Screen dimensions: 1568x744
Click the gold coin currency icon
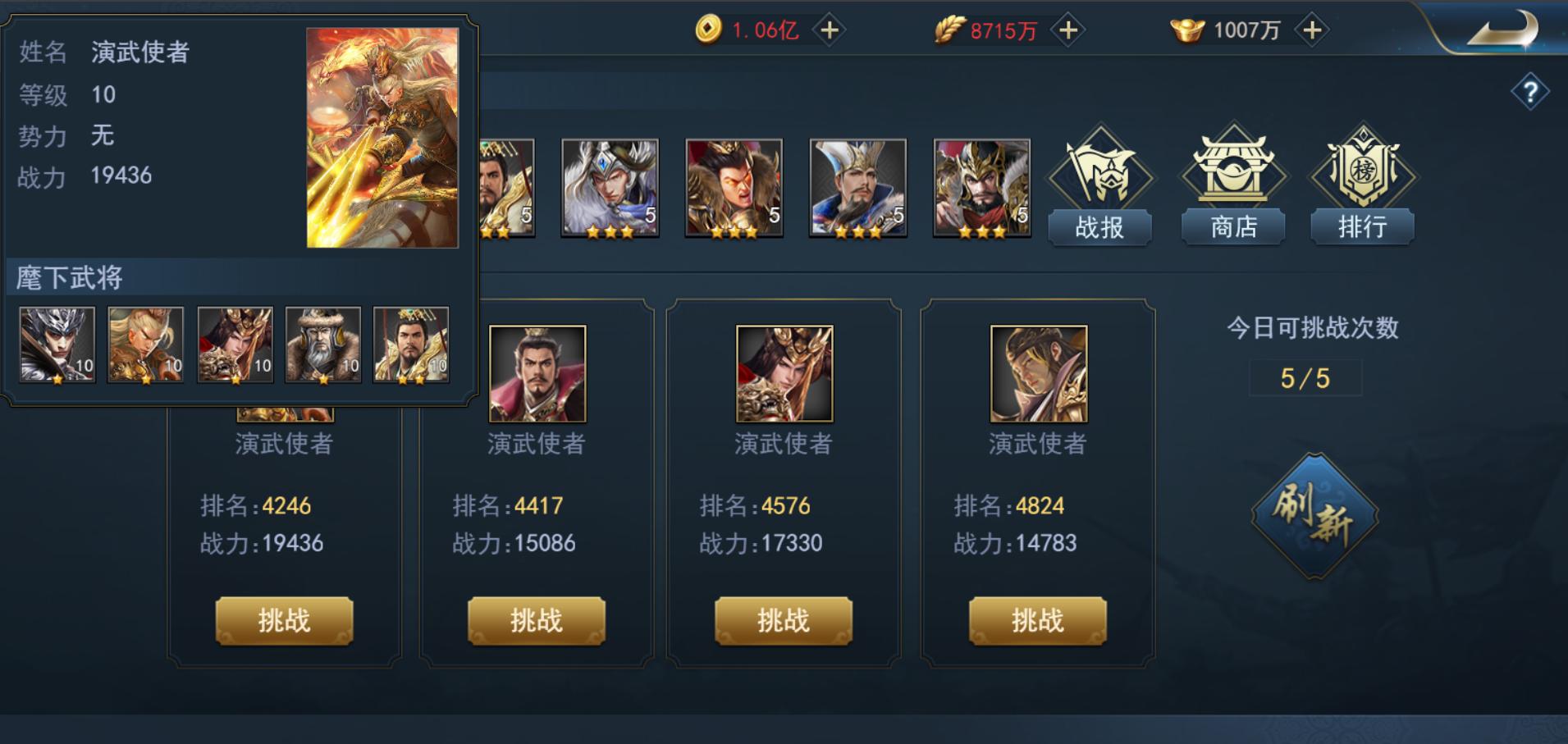click(711, 30)
